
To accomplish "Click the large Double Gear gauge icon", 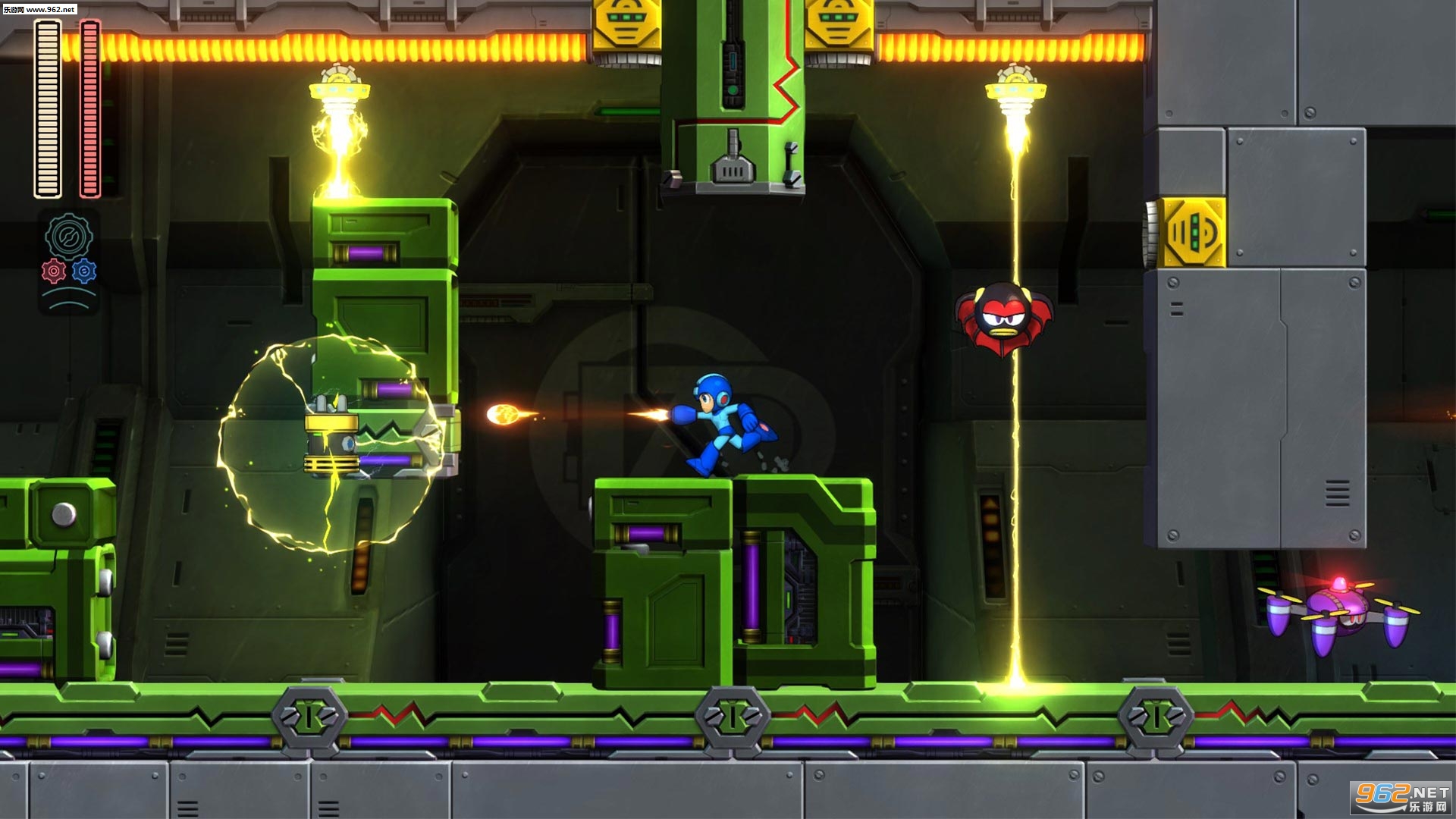I will (69, 236).
